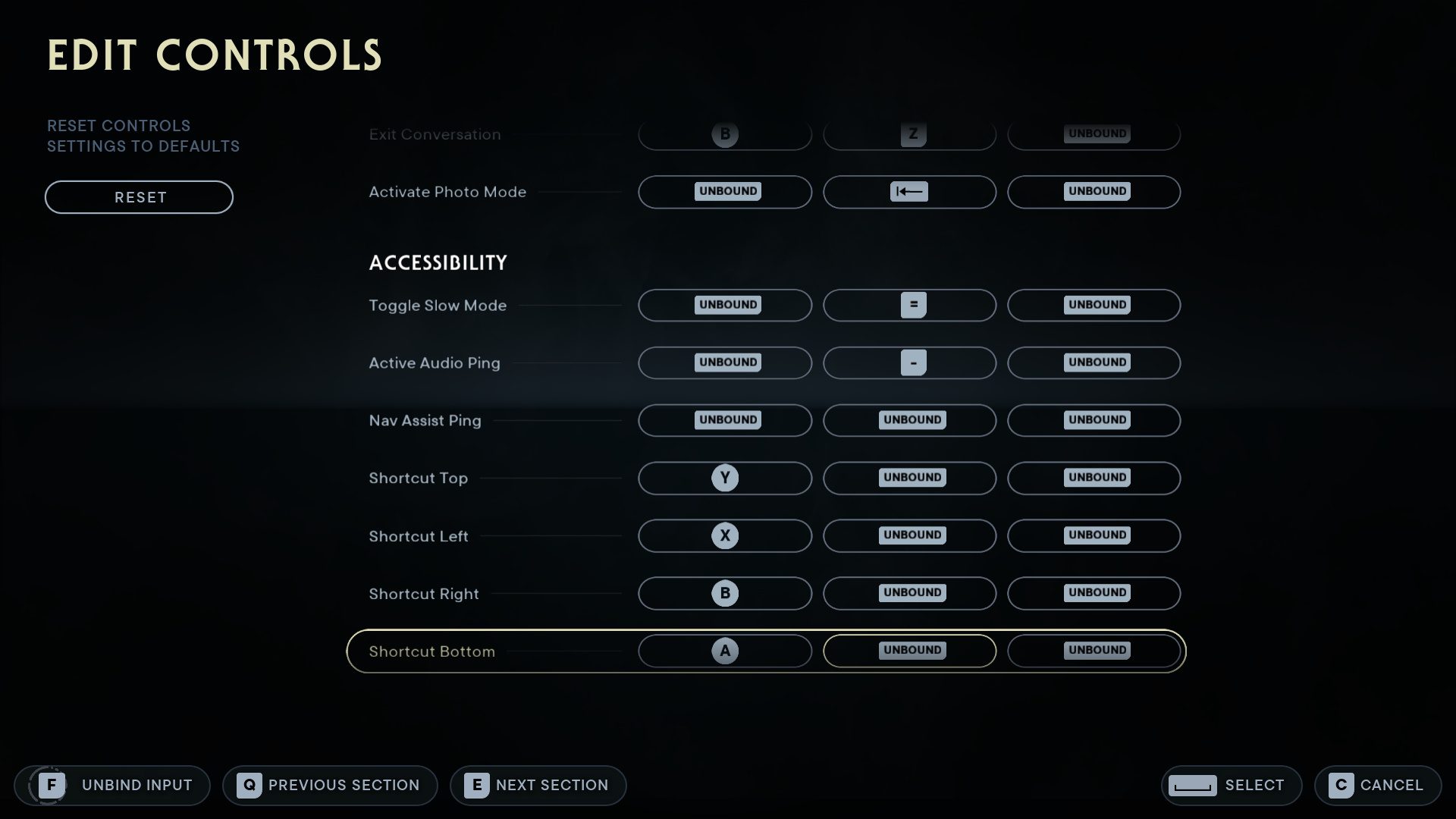This screenshot has height=819, width=1456.
Task: Navigate to Next Section using E shortcut
Action: pyautogui.click(x=538, y=785)
